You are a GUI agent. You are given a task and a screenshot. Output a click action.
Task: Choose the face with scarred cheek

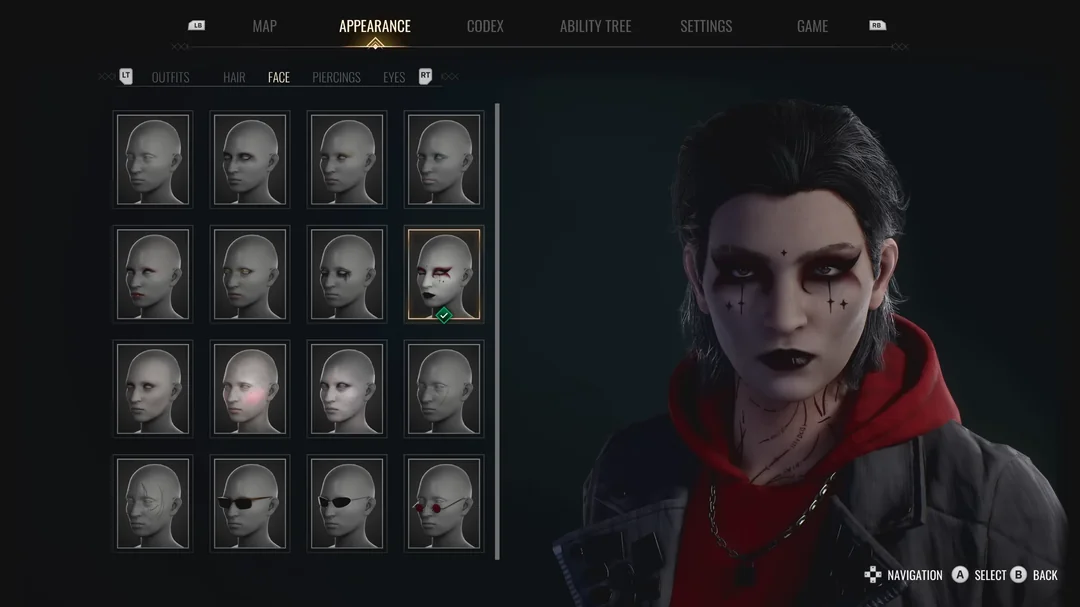click(153, 504)
